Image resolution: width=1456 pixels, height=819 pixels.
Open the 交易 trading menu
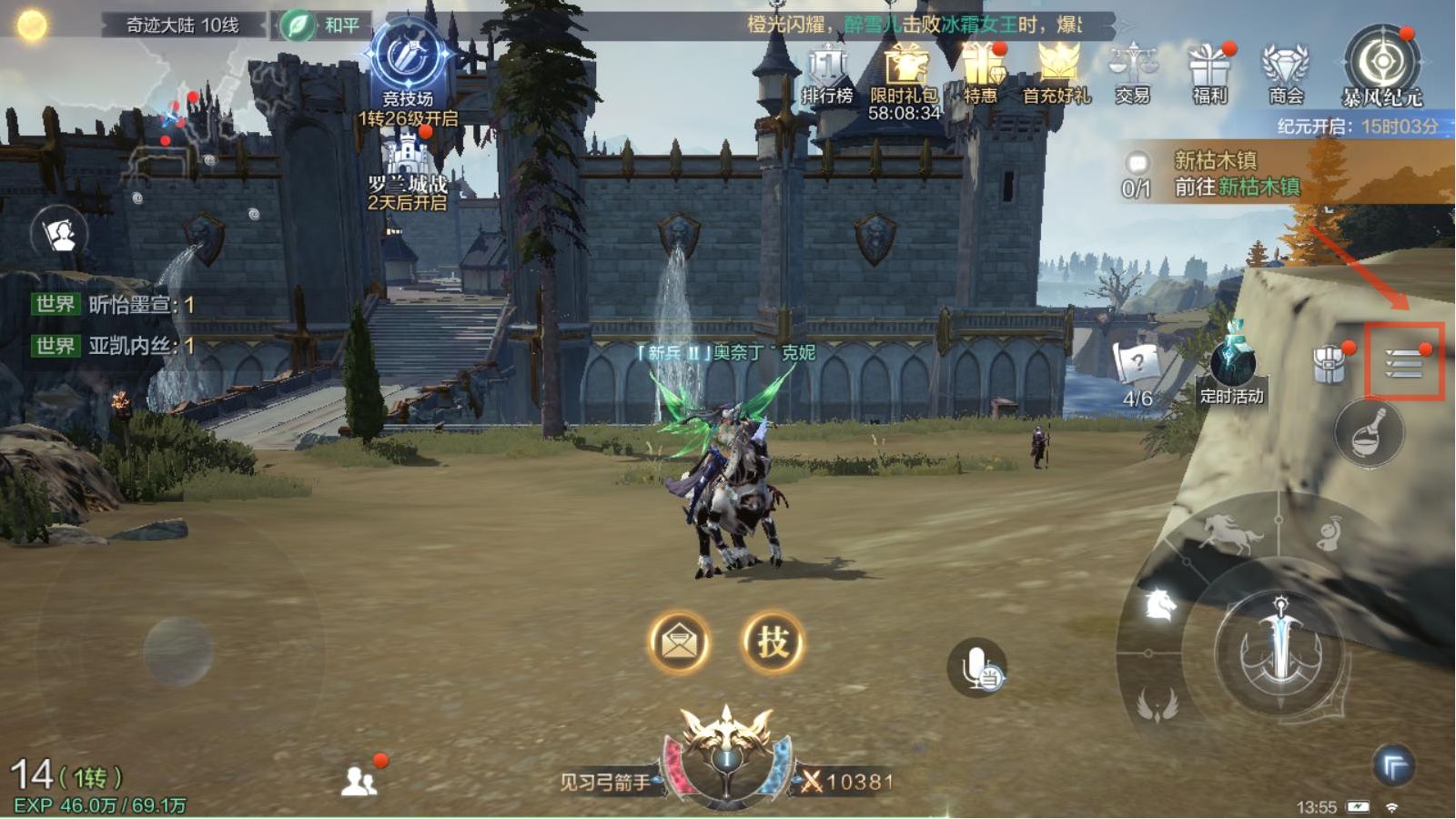point(1132,73)
